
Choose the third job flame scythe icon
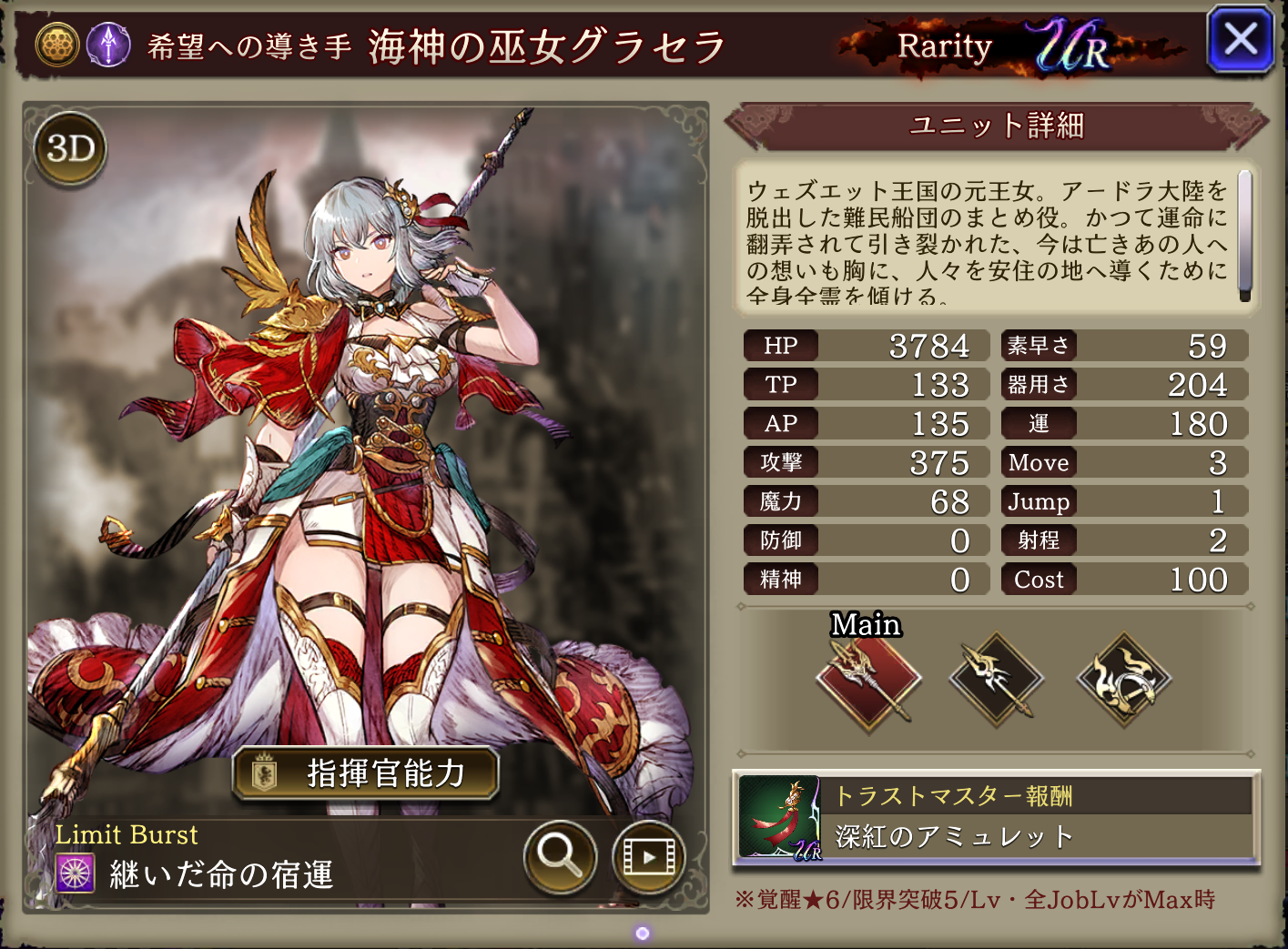pyautogui.click(x=1123, y=680)
